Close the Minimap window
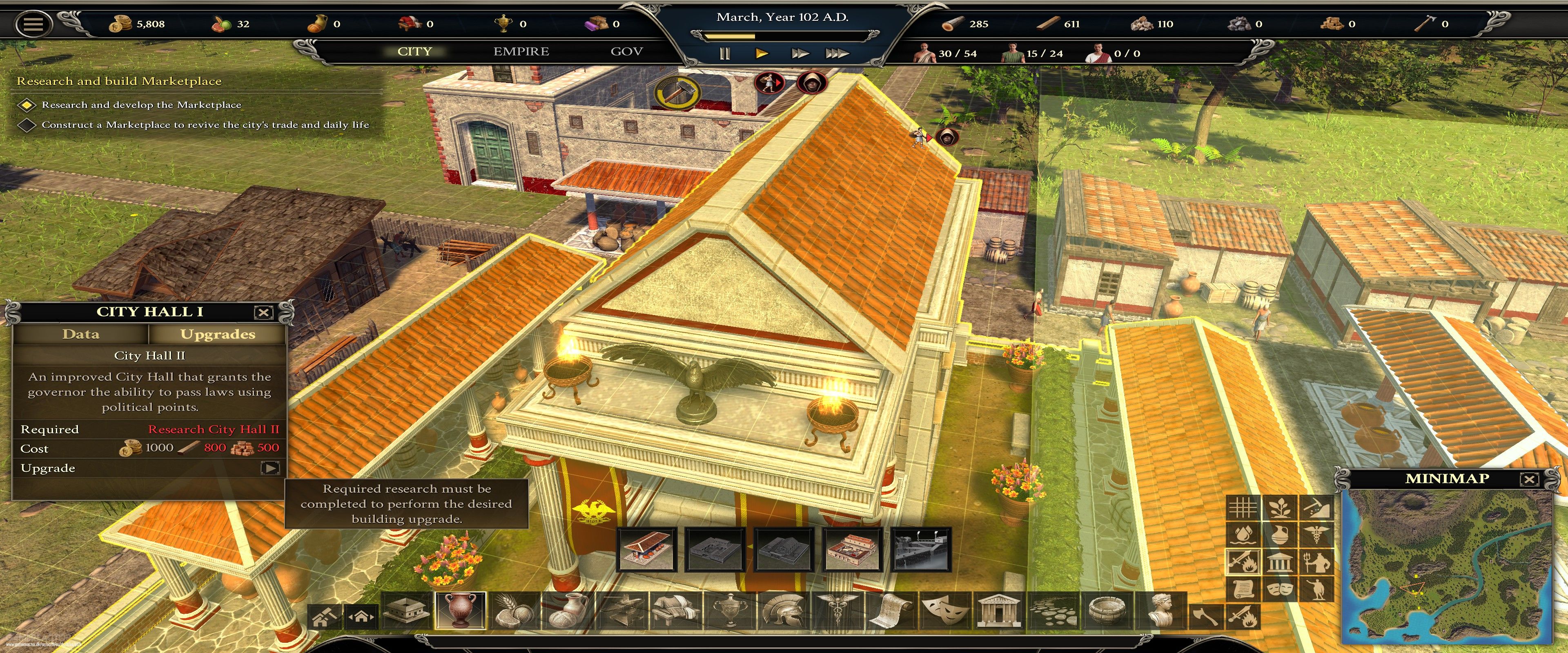The width and height of the screenshot is (1568, 653). [1528, 479]
